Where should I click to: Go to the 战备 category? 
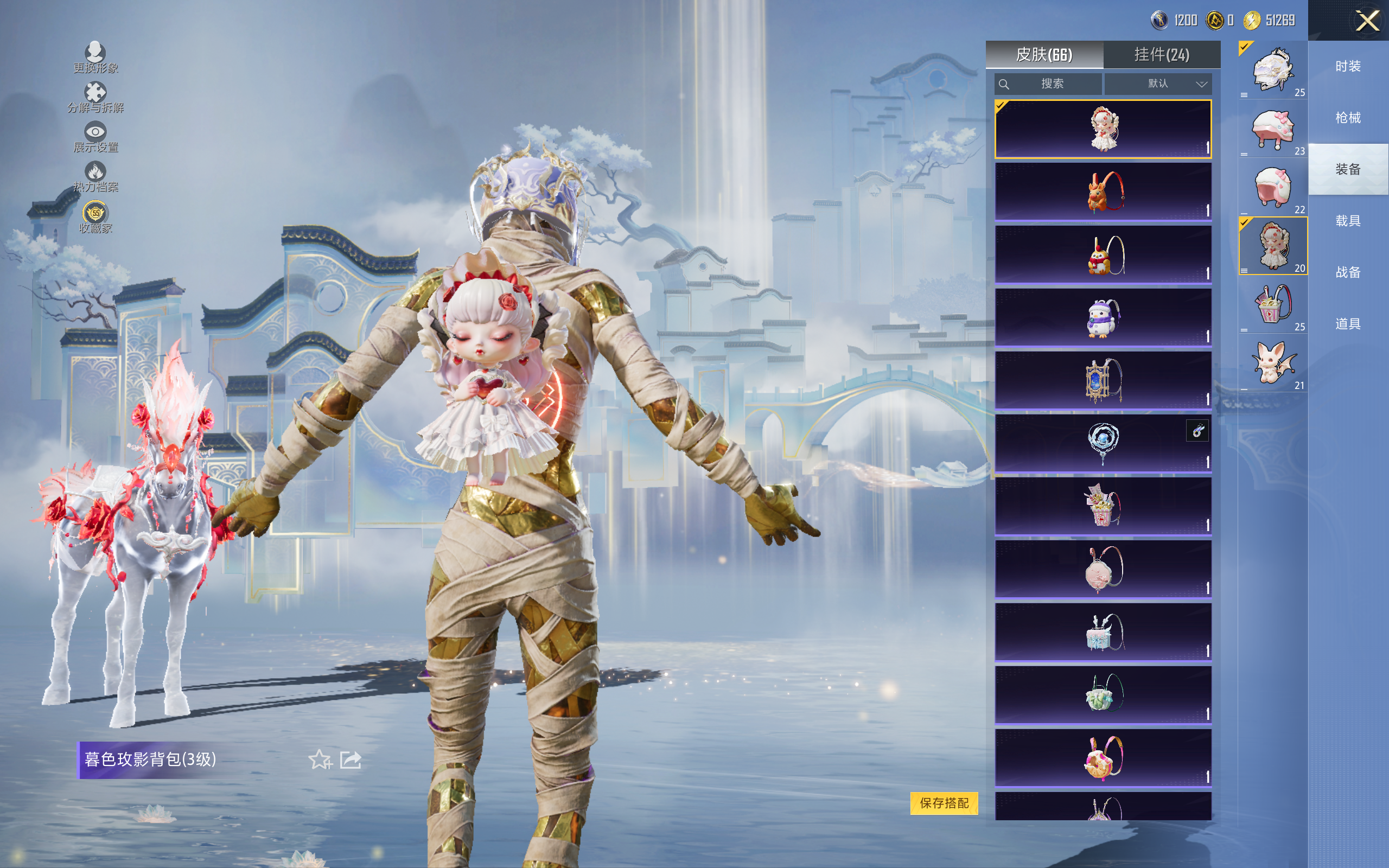(x=1348, y=272)
